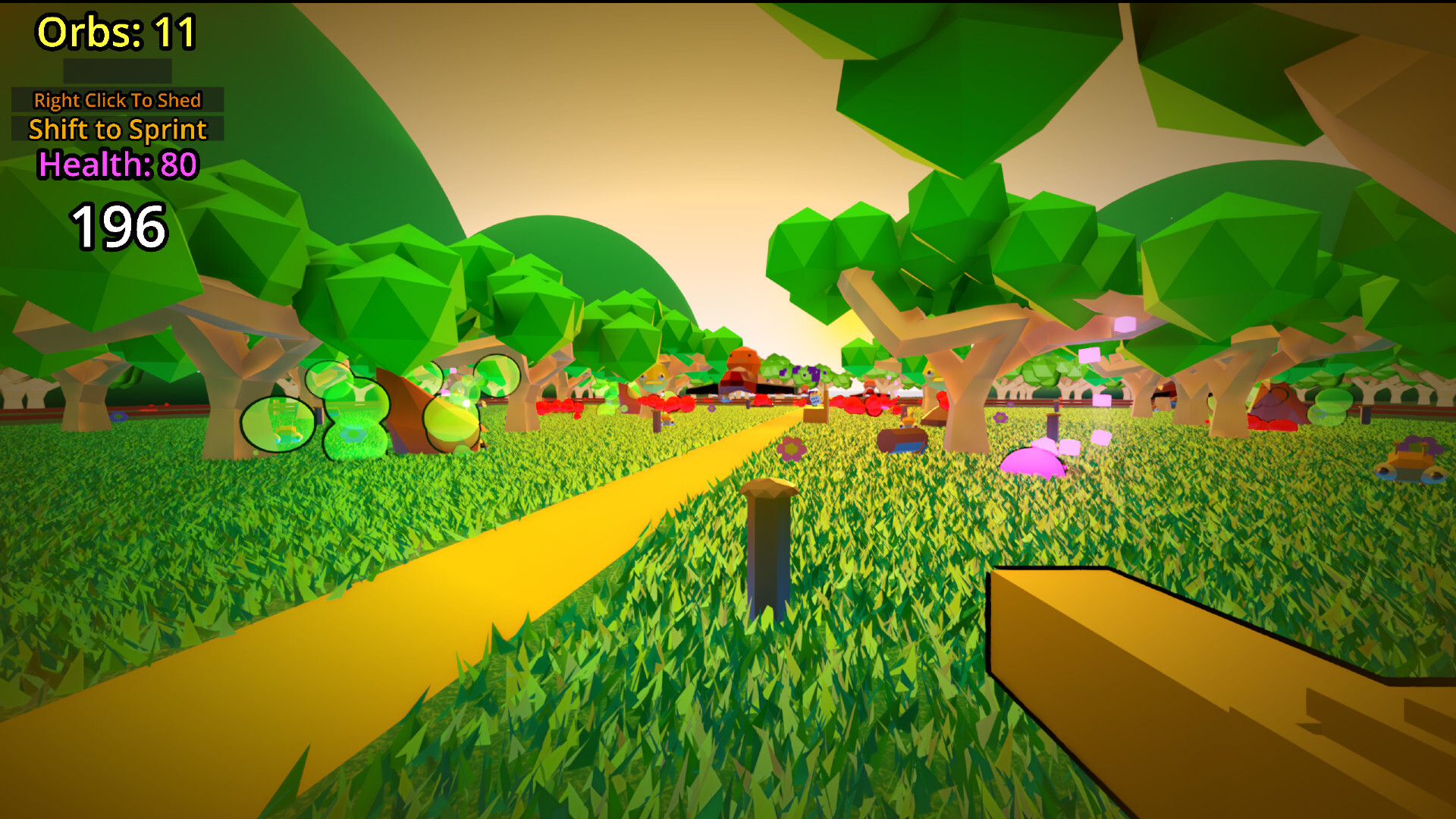Open the wooden crate near the path's end
Viewport: 1456px width, 819px height.
point(815,414)
